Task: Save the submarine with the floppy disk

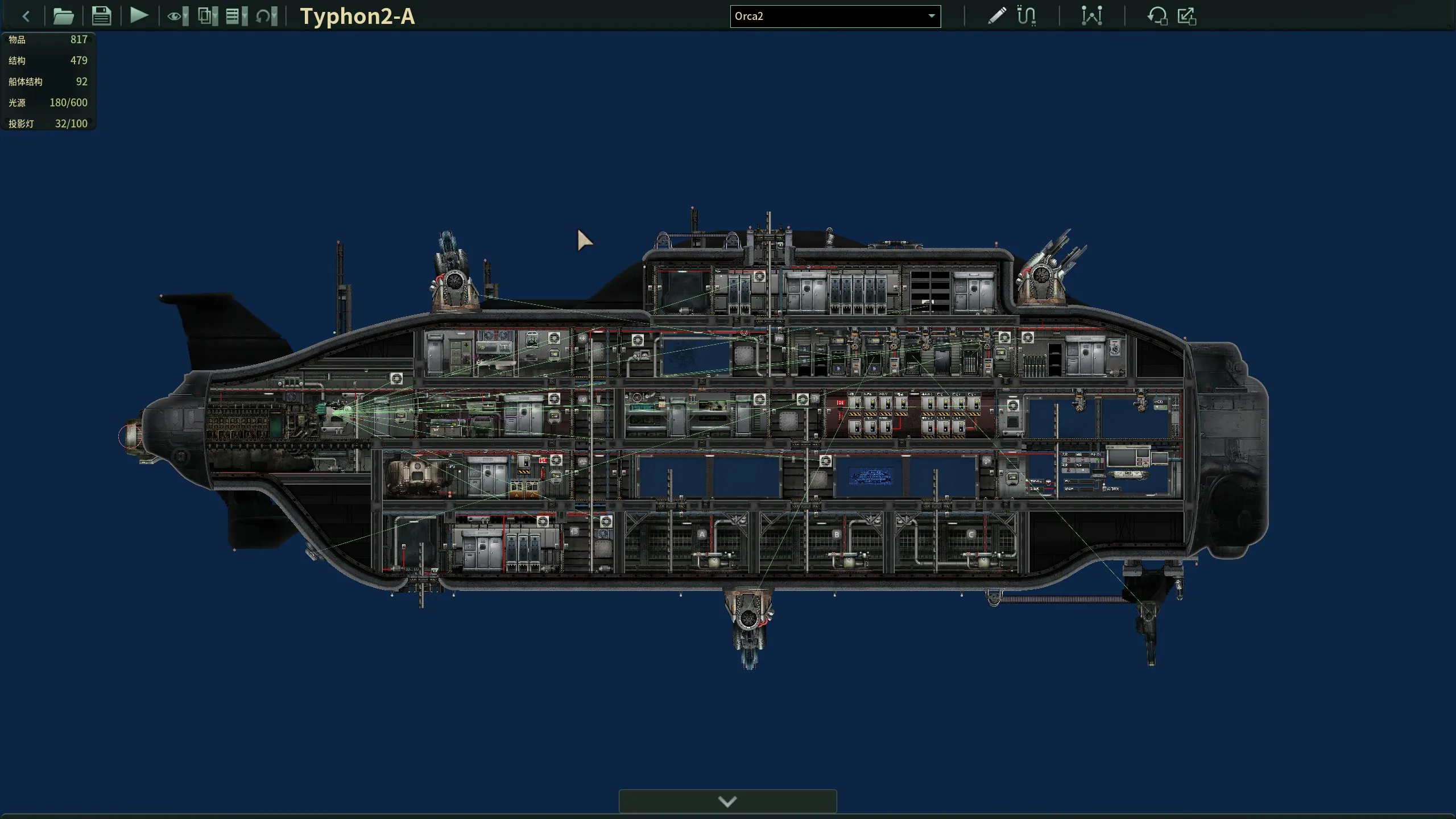Action: (x=101, y=16)
